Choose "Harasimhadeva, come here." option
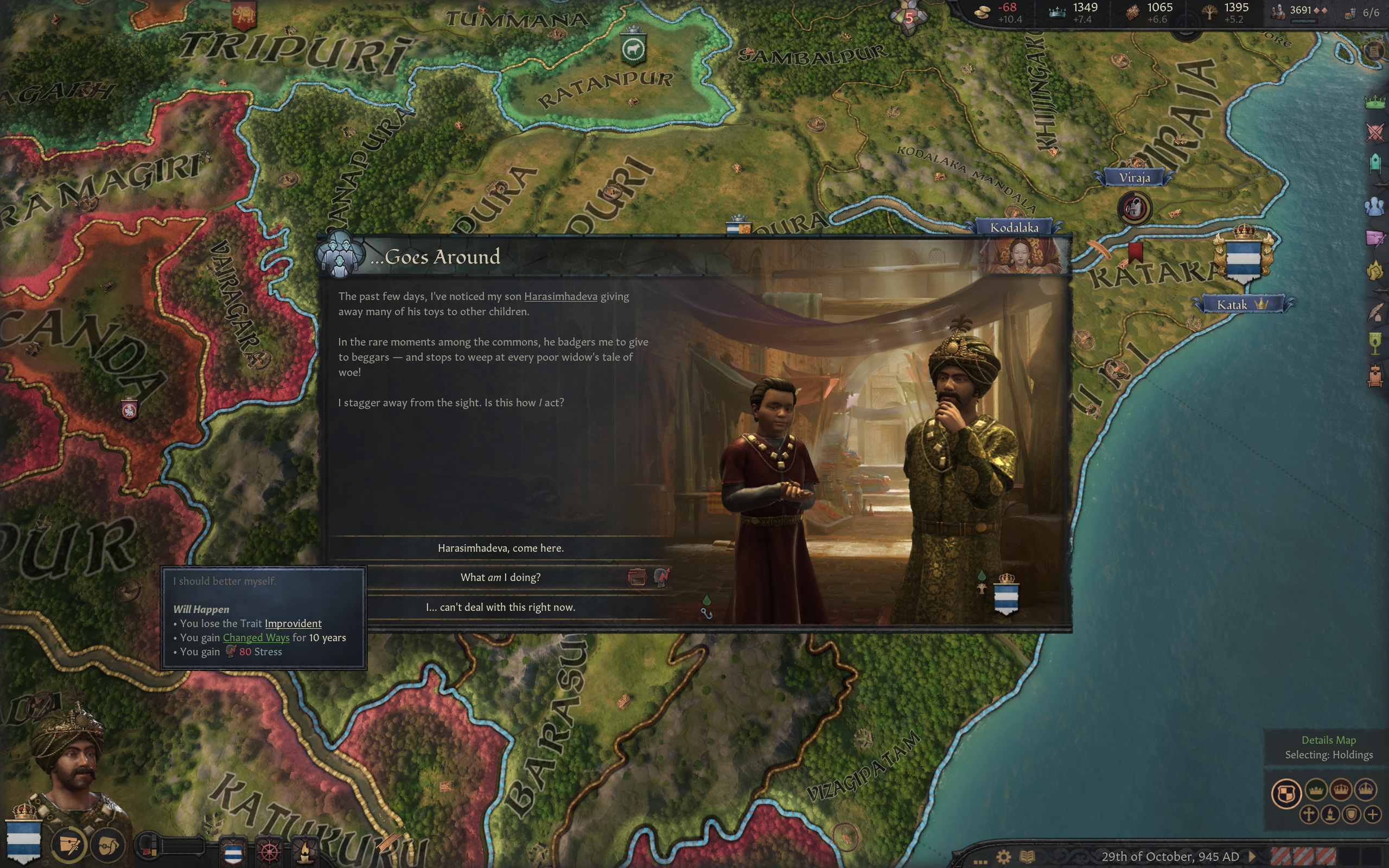 [x=500, y=548]
